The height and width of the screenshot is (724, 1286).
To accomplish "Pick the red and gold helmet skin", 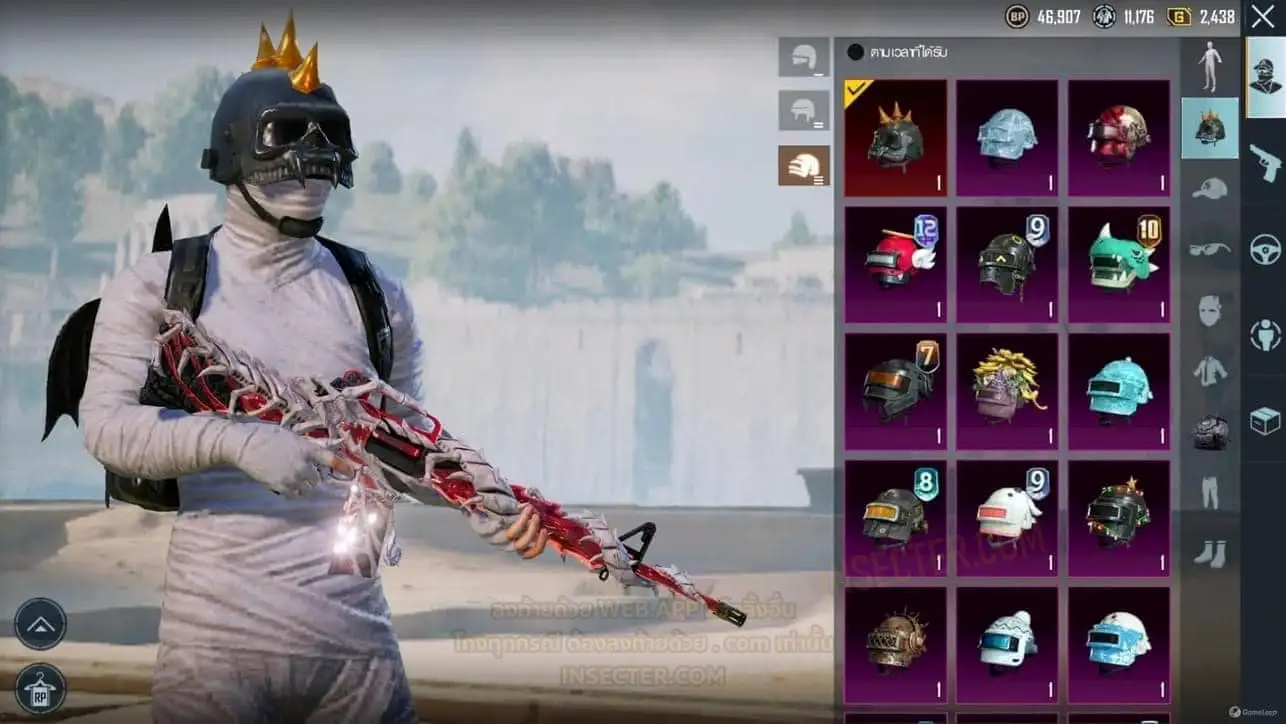I will [x=1118, y=138].
